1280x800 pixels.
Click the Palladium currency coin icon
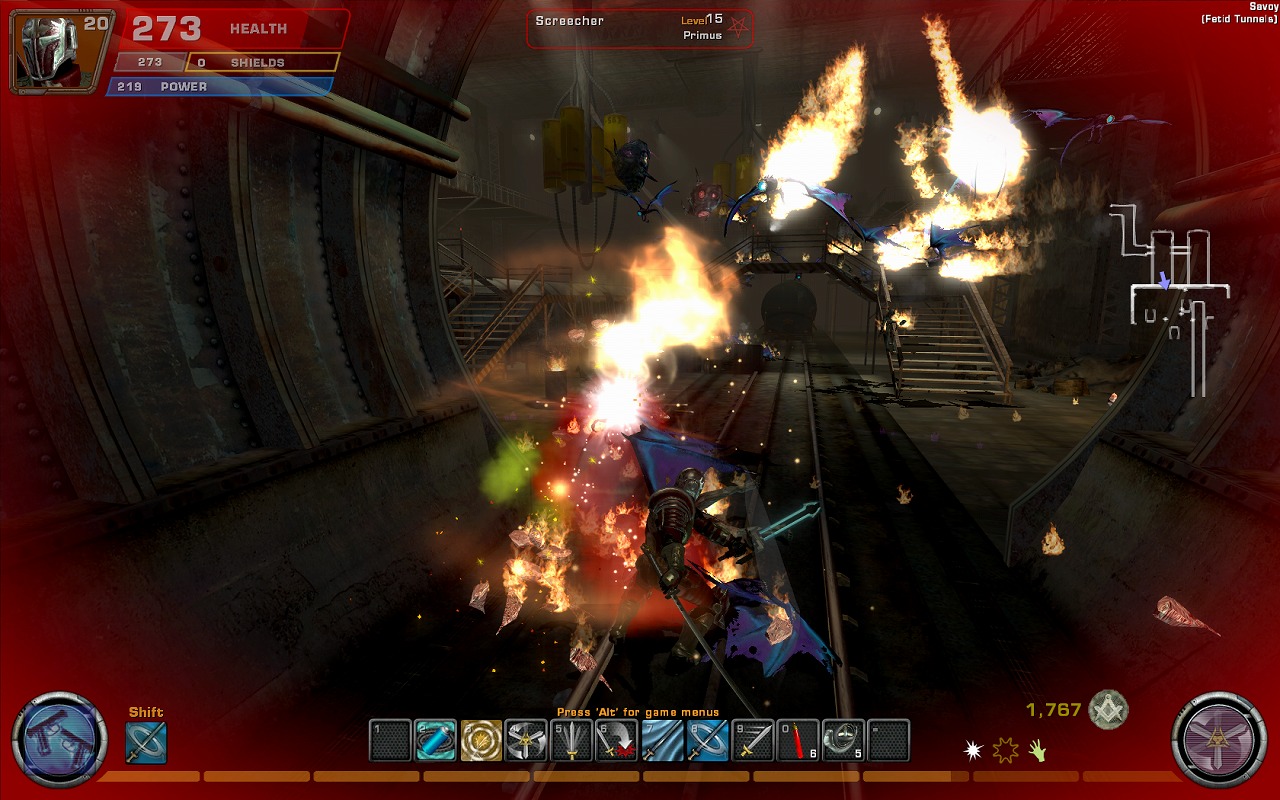point(1108,710)
